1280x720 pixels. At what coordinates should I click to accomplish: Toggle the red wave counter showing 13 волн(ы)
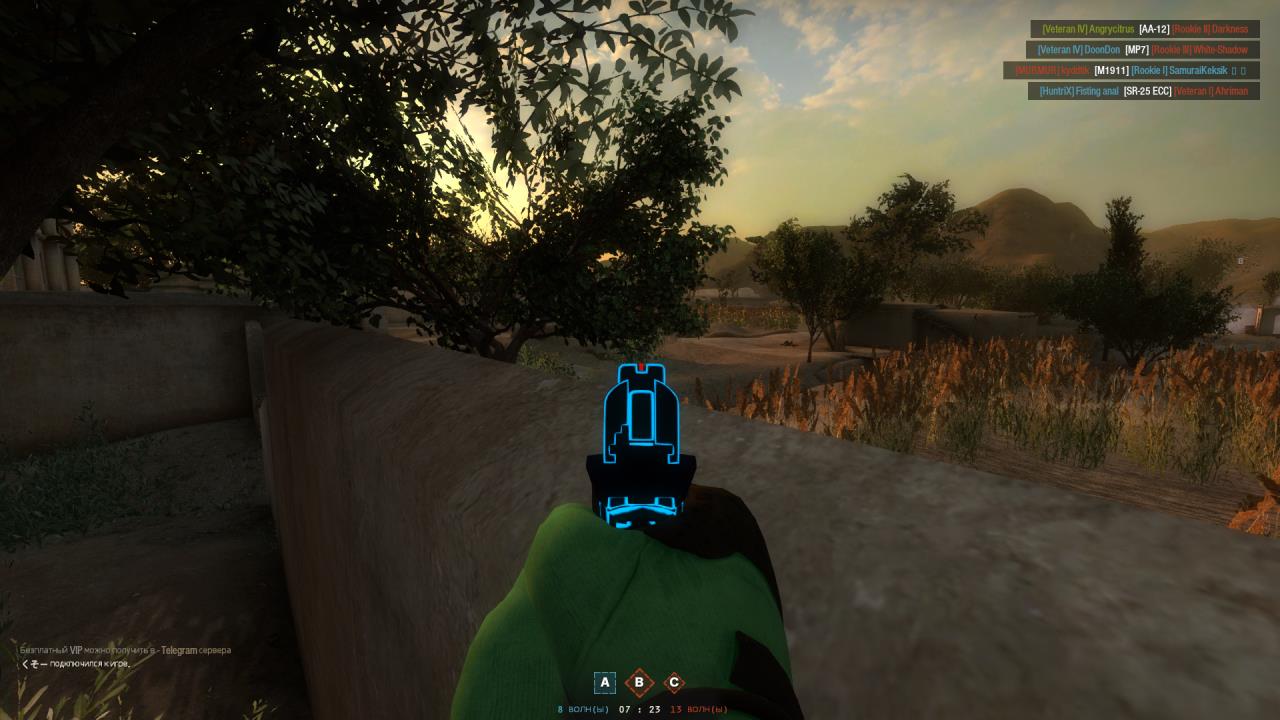[697, 709]
